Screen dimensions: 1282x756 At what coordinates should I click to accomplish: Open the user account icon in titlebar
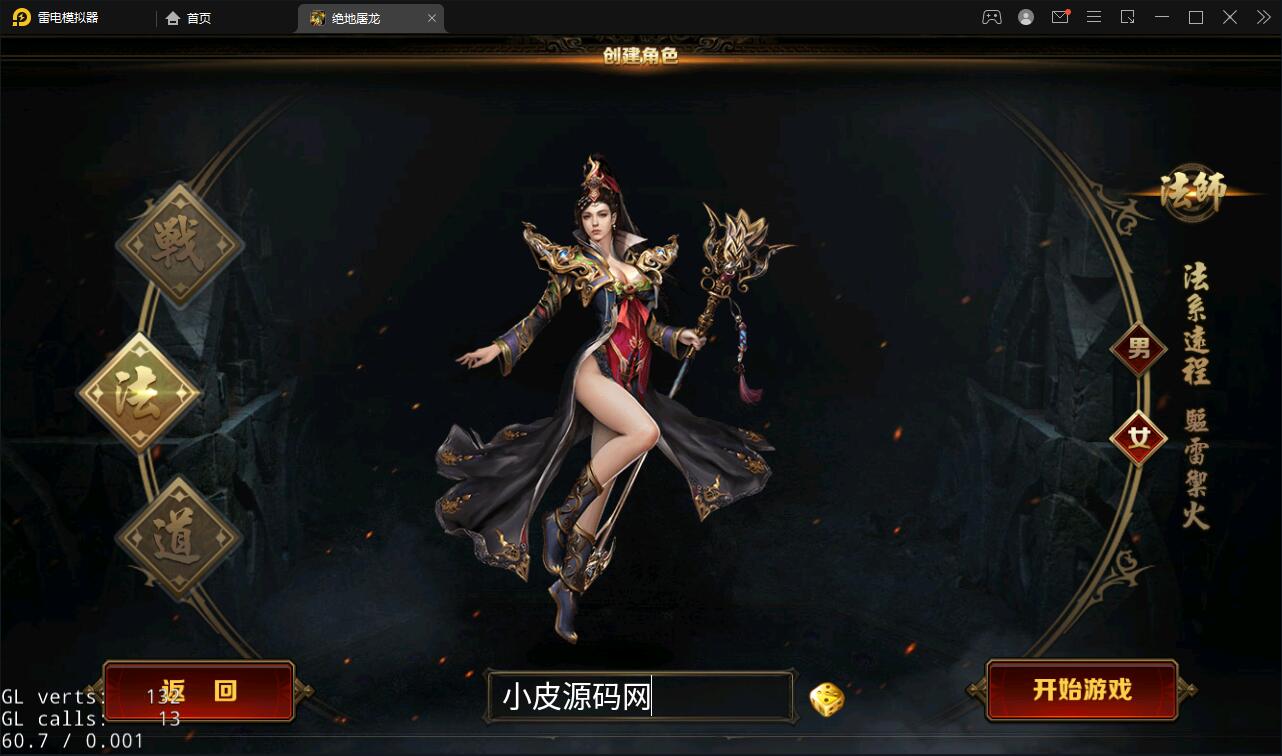click(x=1026, y=17)
